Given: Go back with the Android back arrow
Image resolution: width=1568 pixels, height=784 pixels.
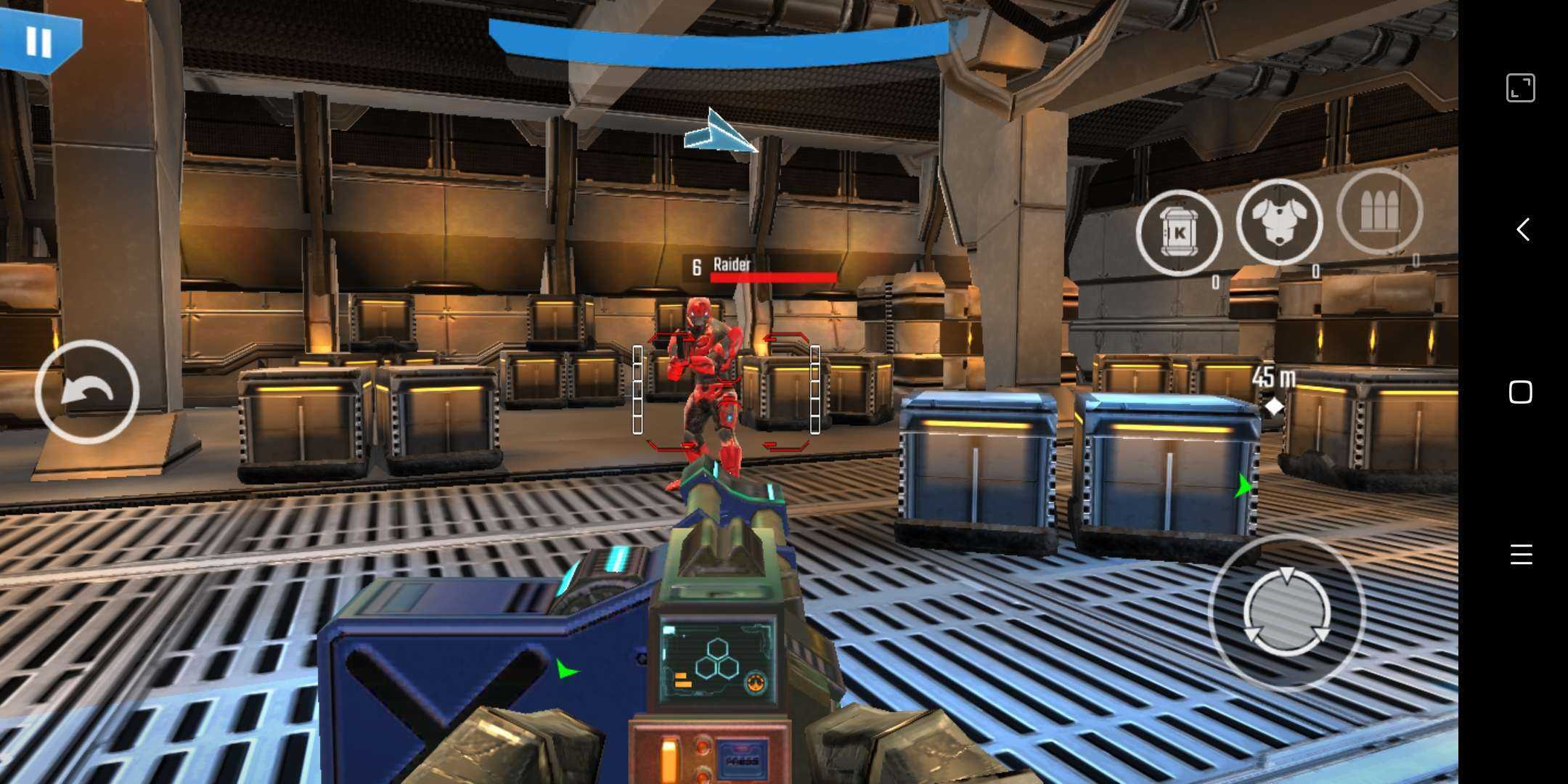Looking at the screenshot, I should click(1522, 229).
